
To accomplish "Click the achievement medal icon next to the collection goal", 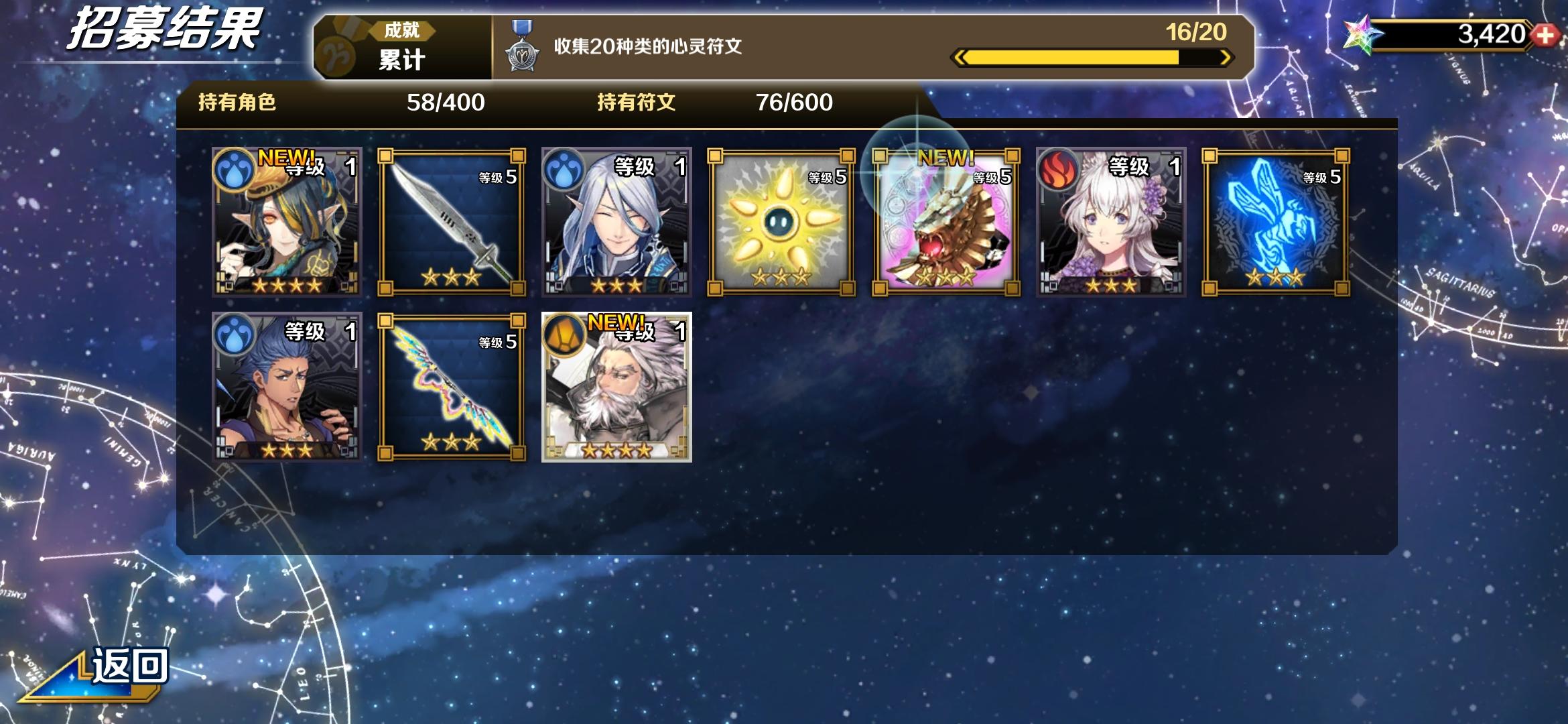I will [x=522, y=49].
